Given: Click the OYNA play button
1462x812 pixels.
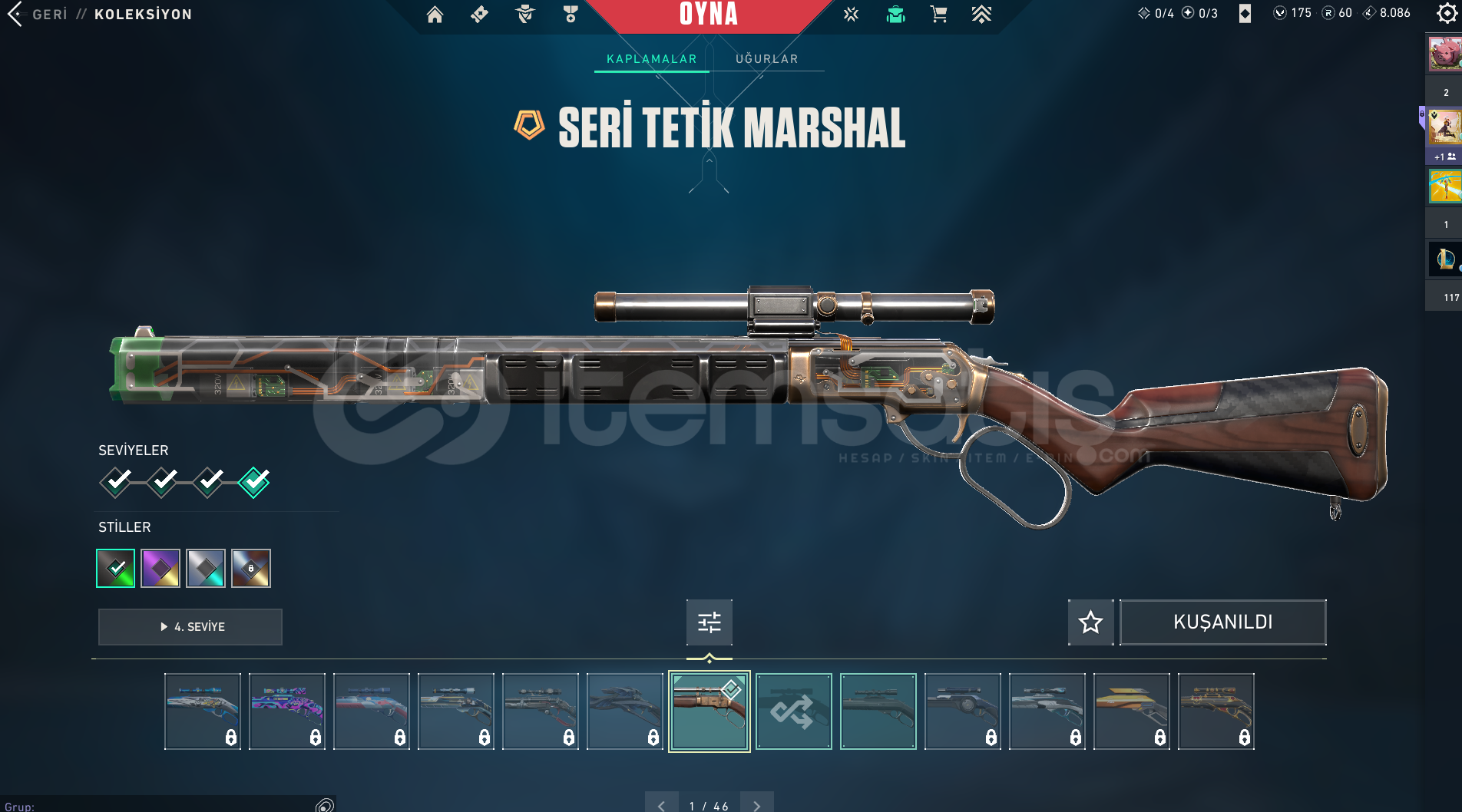Looking at the screenshot, I should click(708, 15).
